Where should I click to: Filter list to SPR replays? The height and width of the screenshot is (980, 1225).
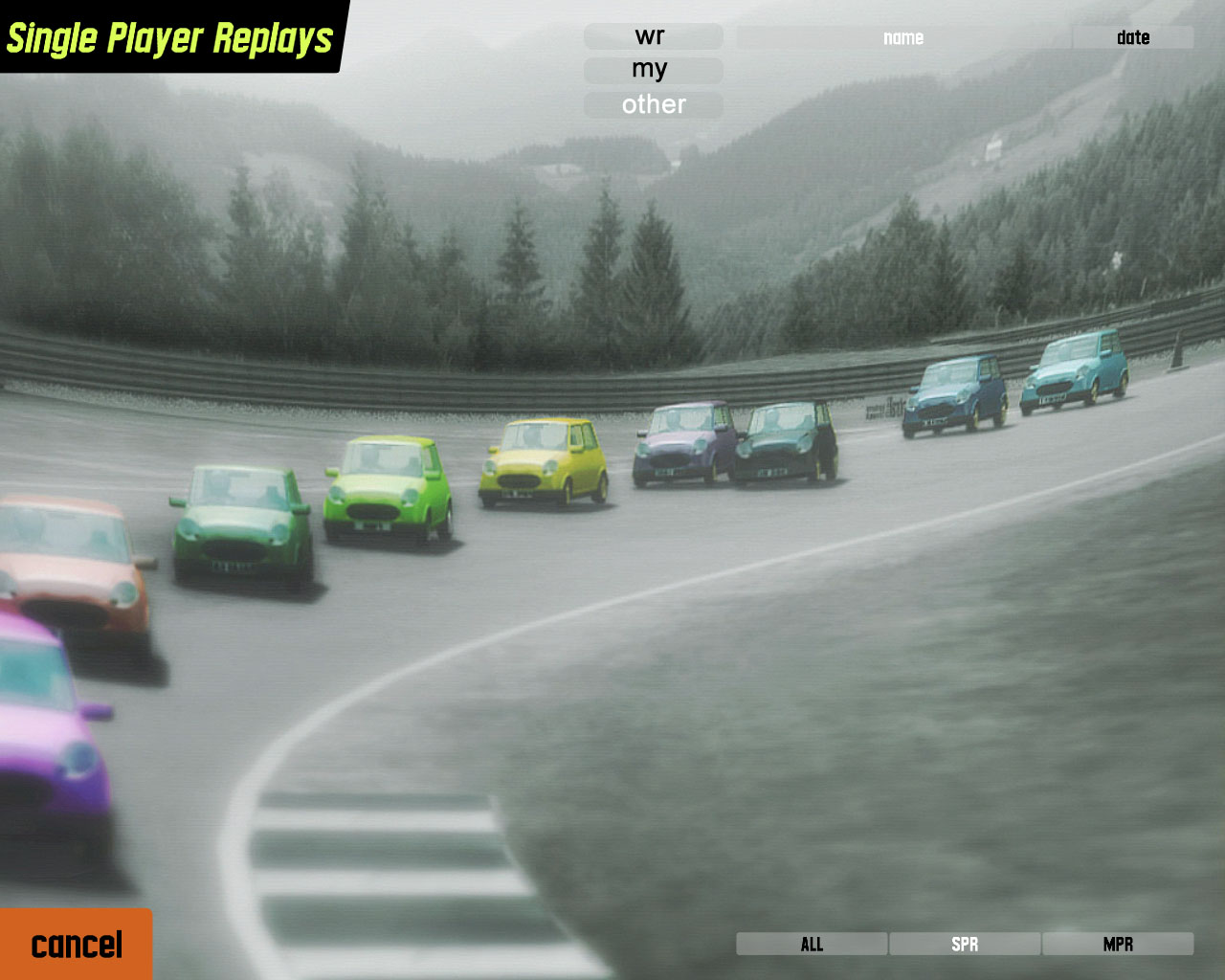pyautogui.click(x=965, y=944)
